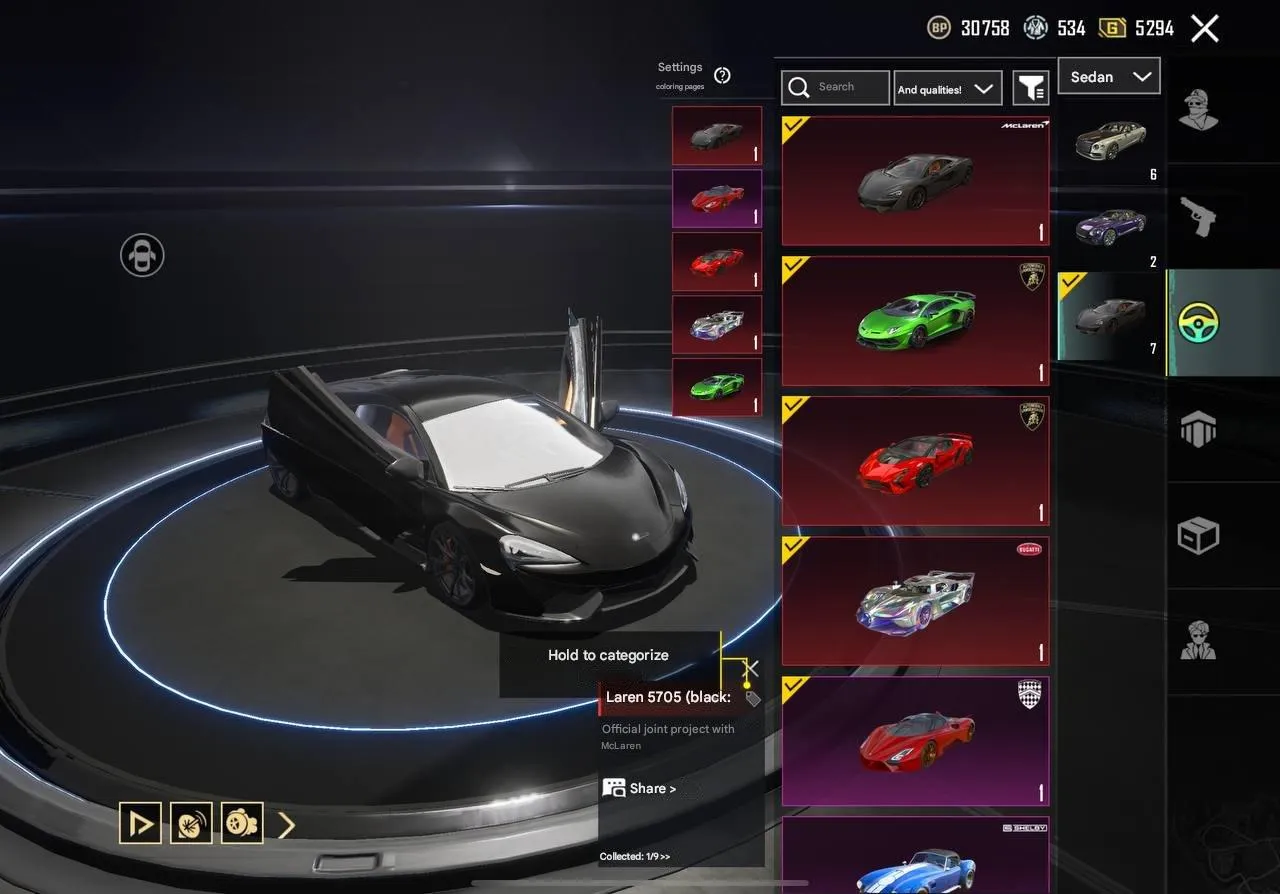Open the supply crate box icon
Screen dimensions: 1280x894
click(x=1199, y=535)
